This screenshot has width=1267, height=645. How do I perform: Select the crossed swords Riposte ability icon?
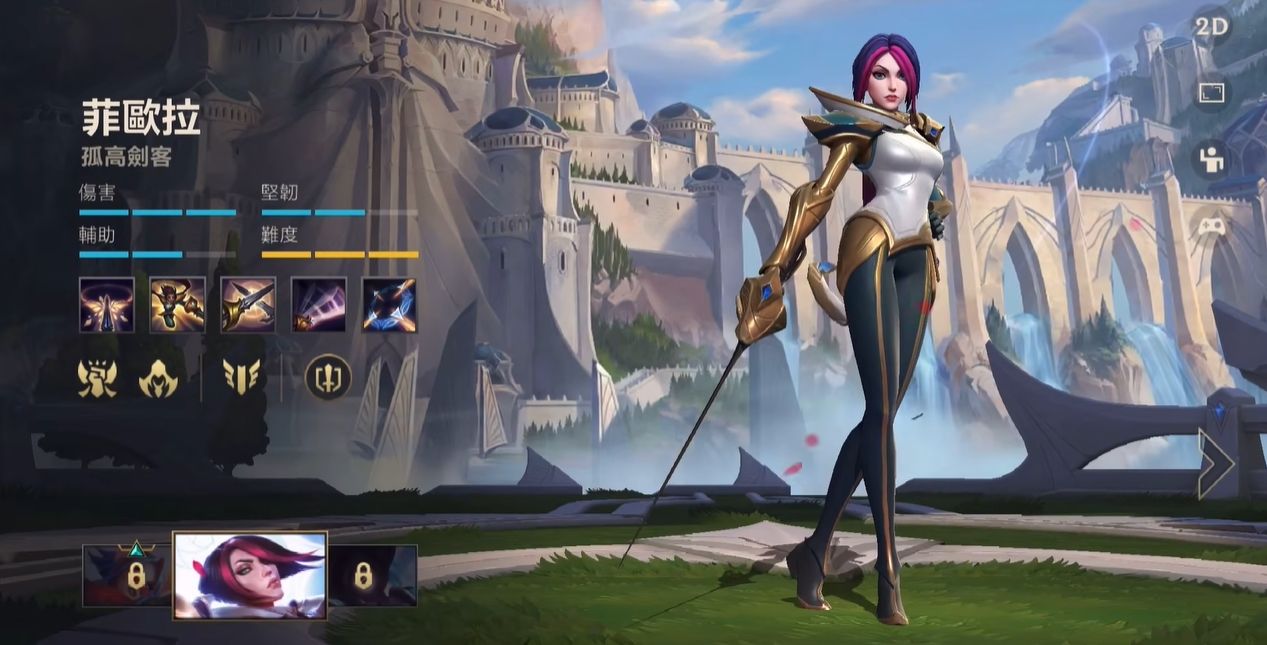coord(248,305)
